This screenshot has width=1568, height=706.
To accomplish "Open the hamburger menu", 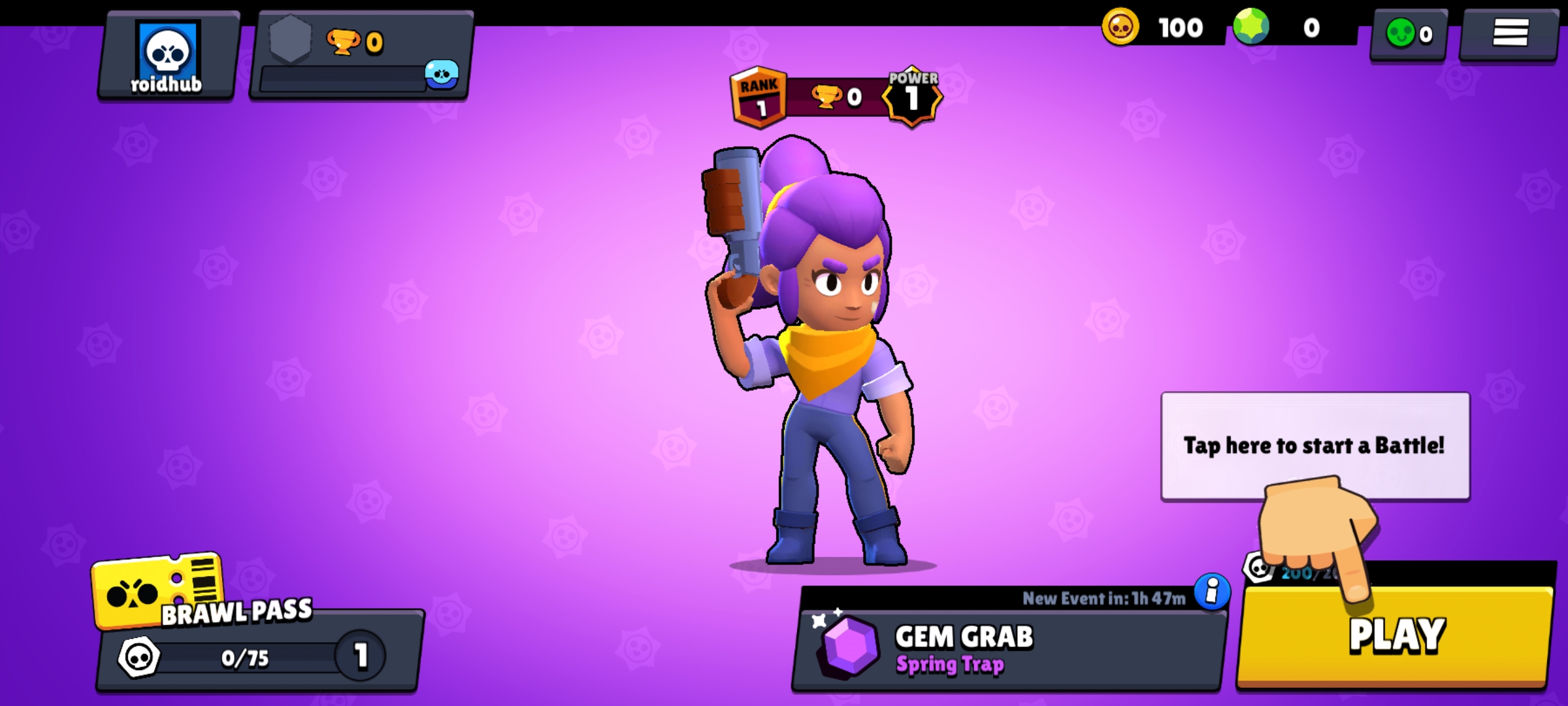I will [1509, 33].
